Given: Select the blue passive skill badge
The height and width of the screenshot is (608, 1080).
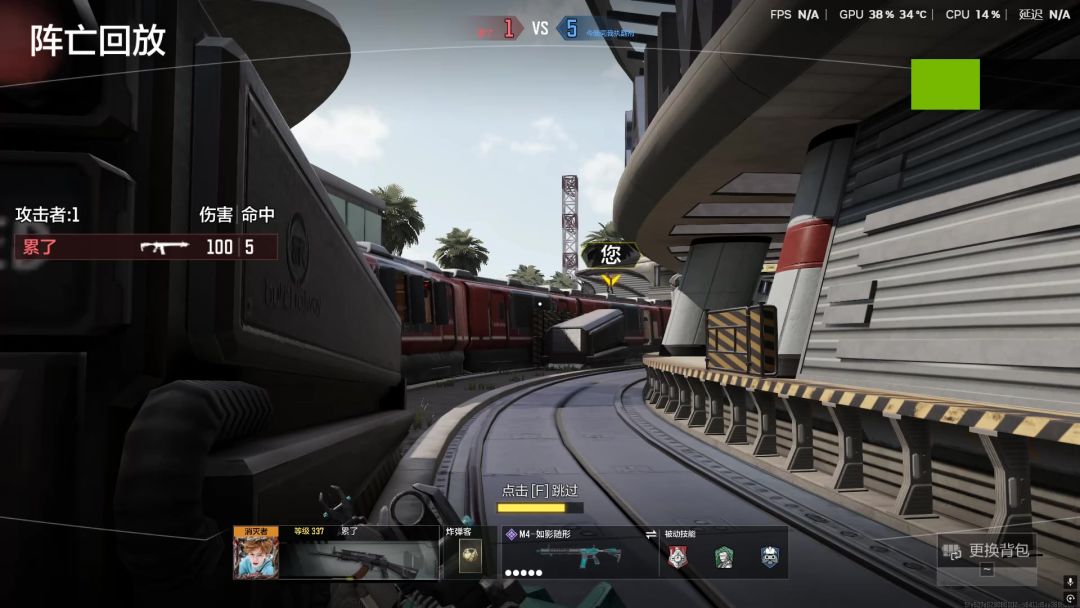Looking at the screenshot, I should click(769, 558).
